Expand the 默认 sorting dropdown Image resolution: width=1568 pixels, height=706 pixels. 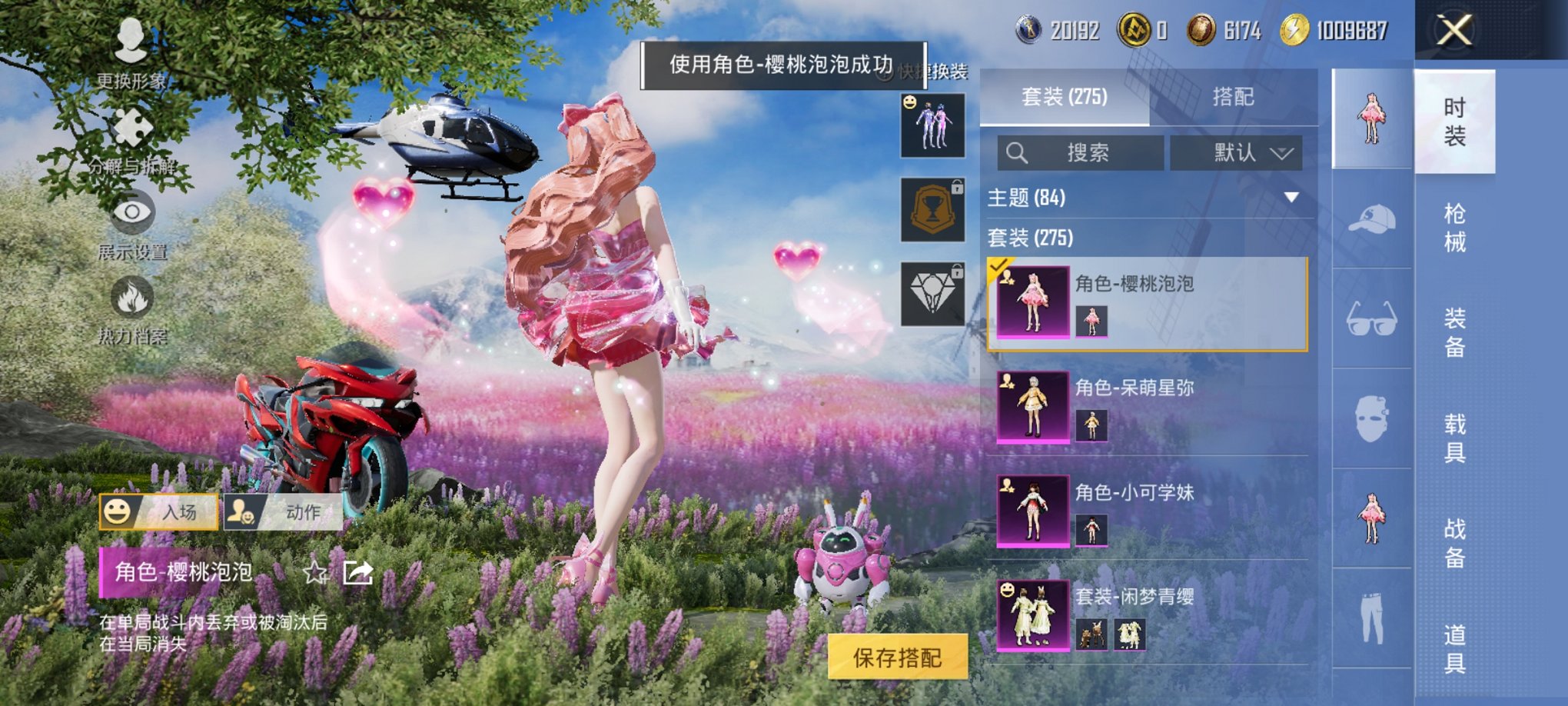1236,154
